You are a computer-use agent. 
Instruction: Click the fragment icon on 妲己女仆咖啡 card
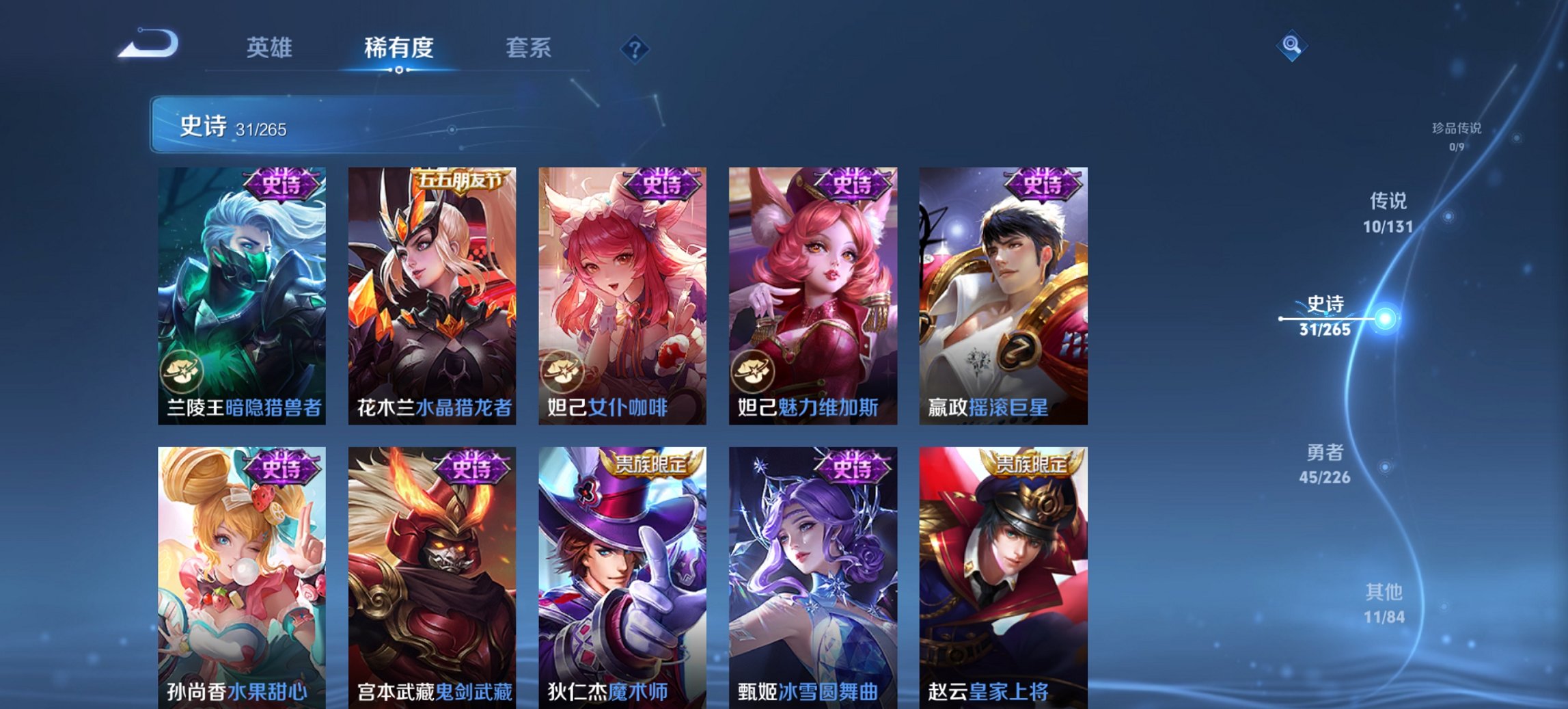(x=563, y=371)
